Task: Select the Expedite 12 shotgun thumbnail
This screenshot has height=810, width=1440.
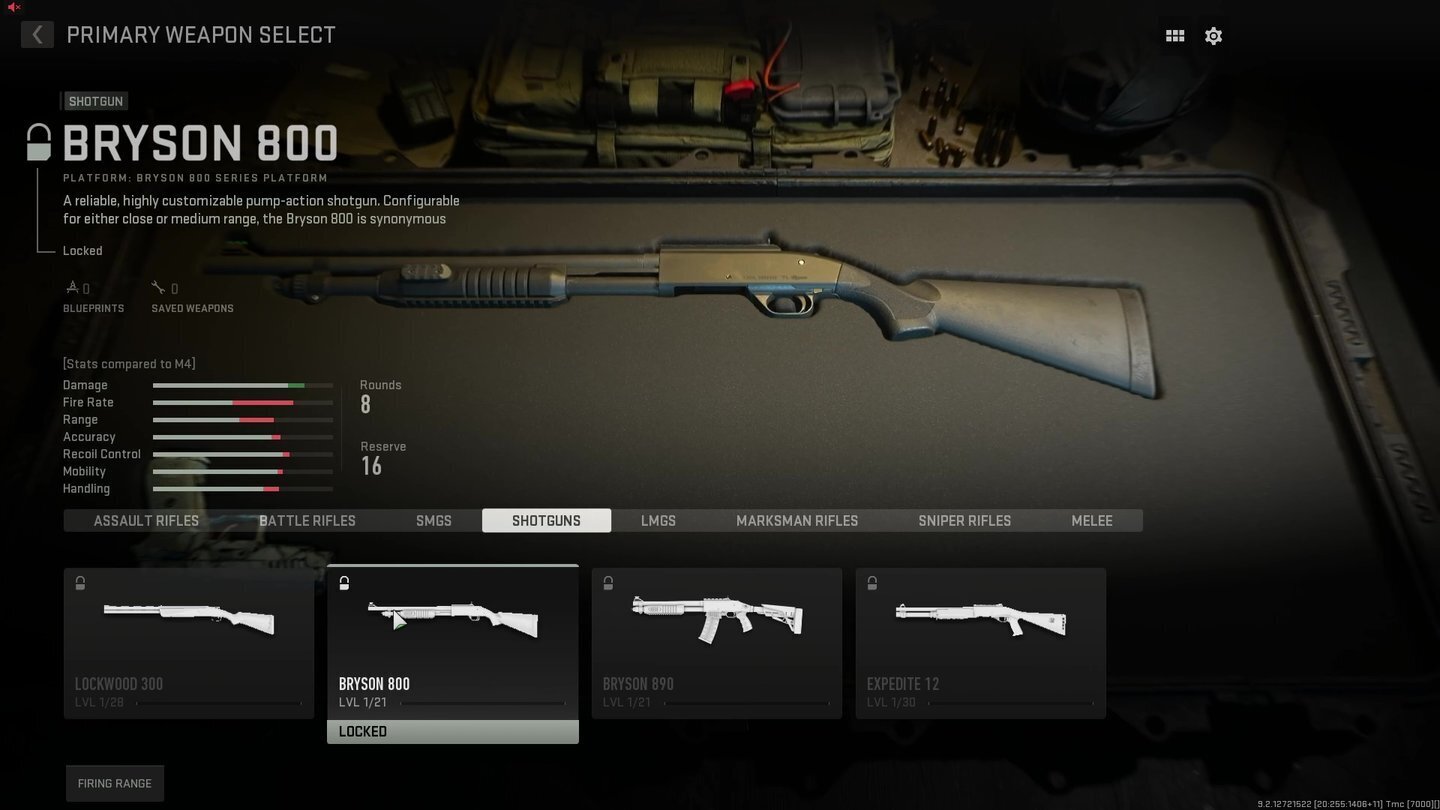Action: (980, 630)
